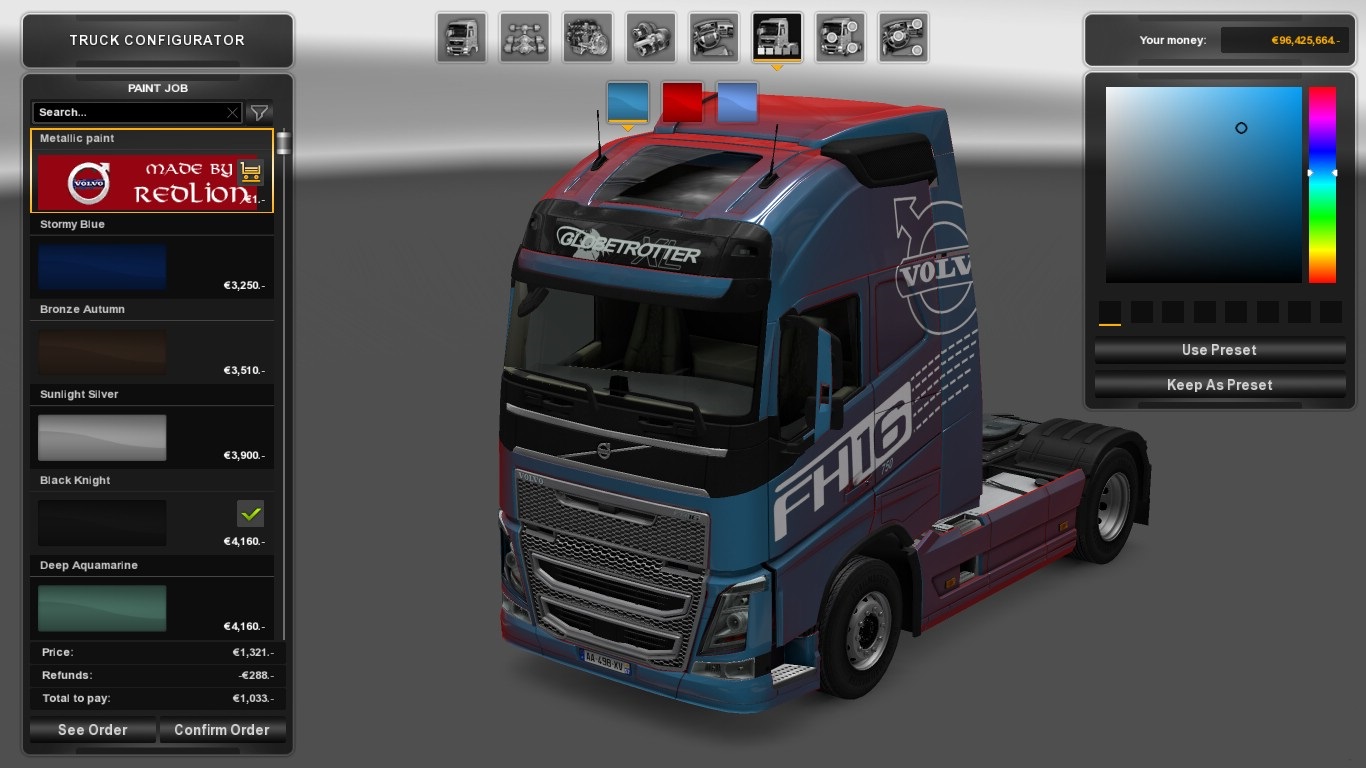This screenshot has height=768, width=1366.
Task: Confirm the paint job order
Action: coord(221,730)
